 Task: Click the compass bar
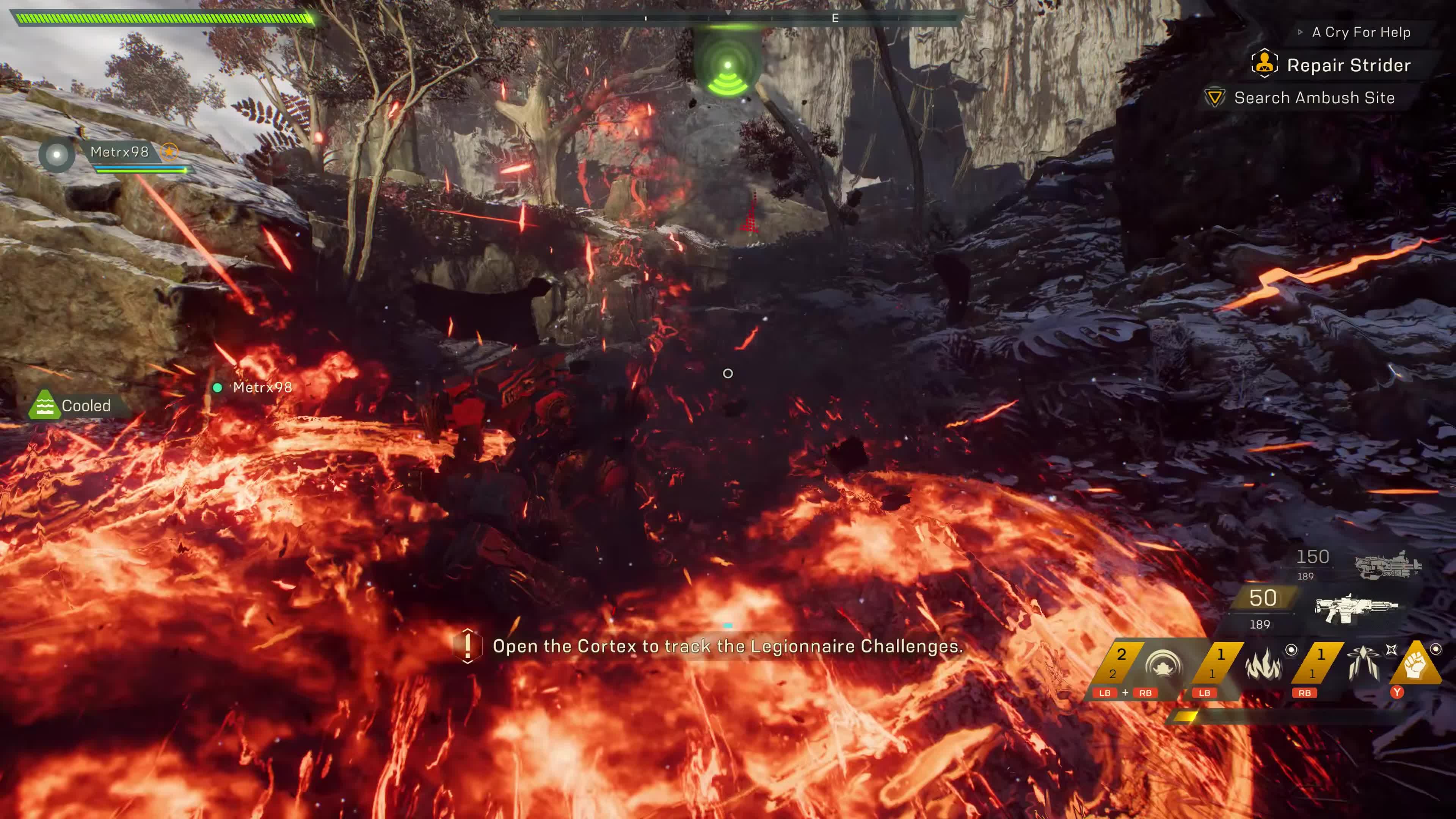pos(728,19)
